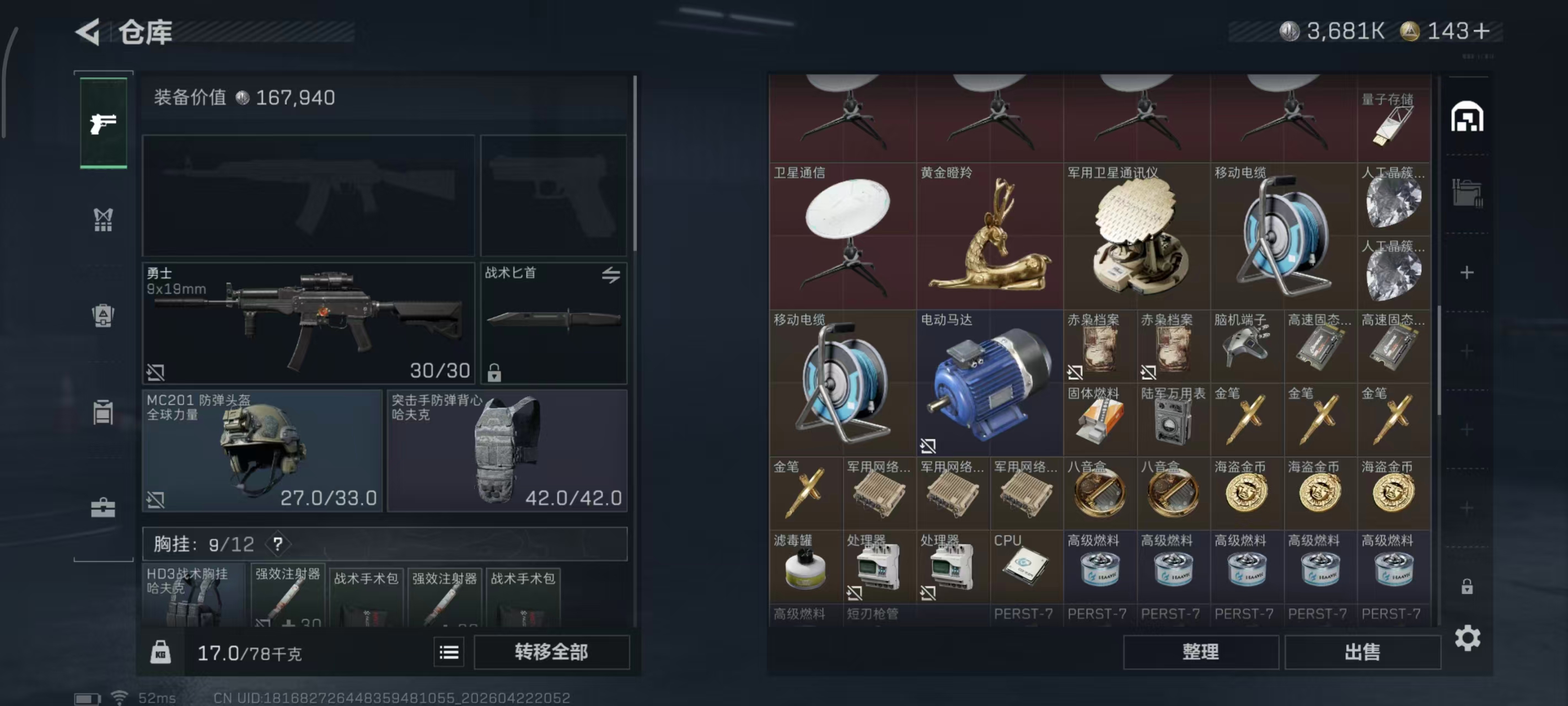Select the briefcase icon at bottom left sidebar
1568x706 pixels.
[x=103, y=504]
